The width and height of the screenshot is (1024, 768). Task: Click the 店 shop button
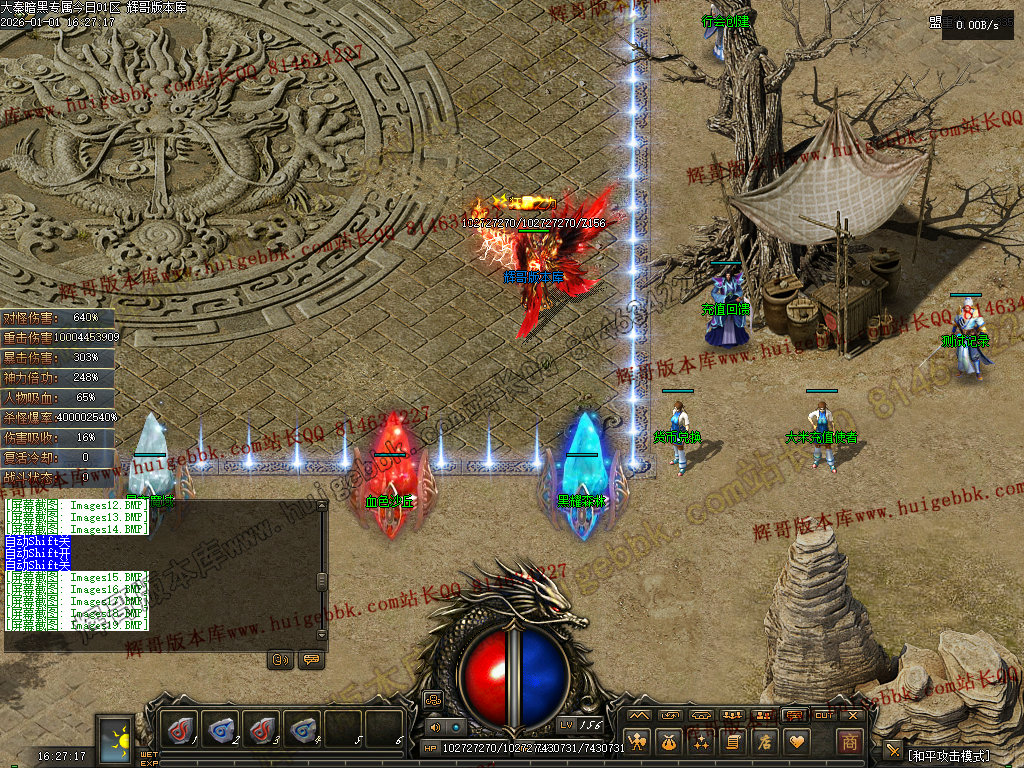click(x=765, y=742)
